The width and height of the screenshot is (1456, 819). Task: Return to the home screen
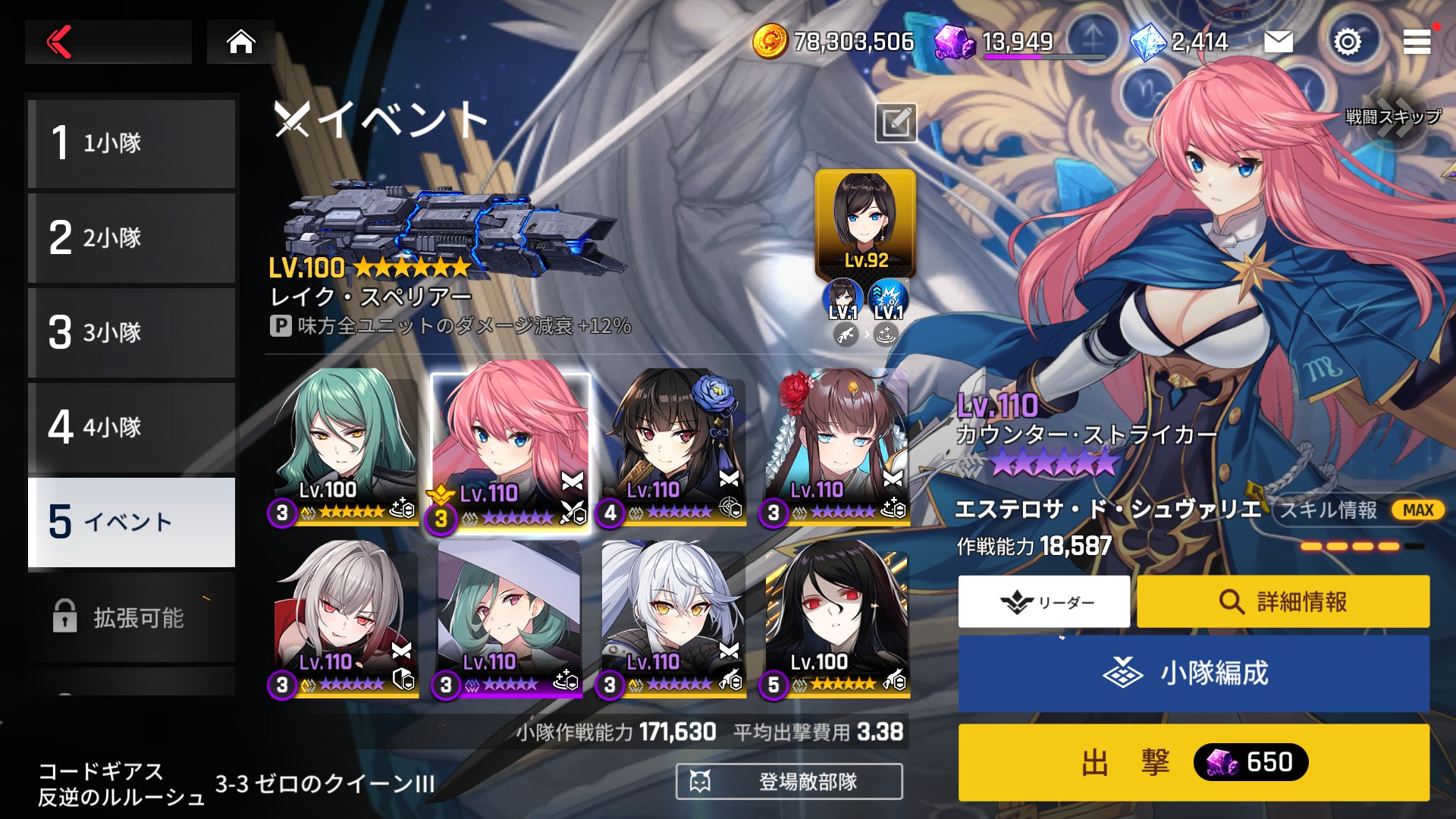[241, 42]
